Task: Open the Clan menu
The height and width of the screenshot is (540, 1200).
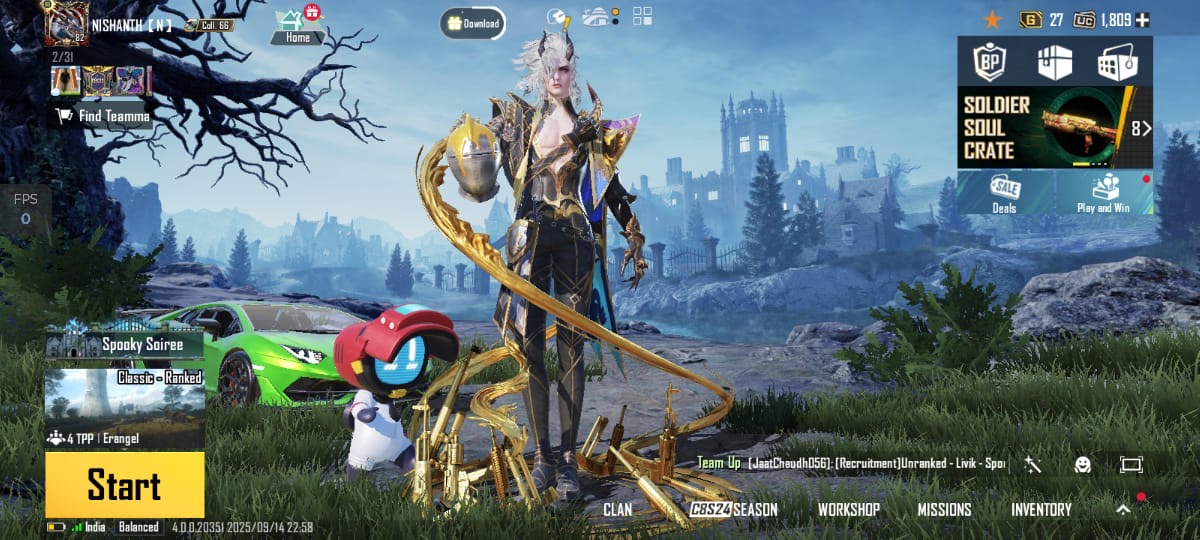Action: pos(617,509)
